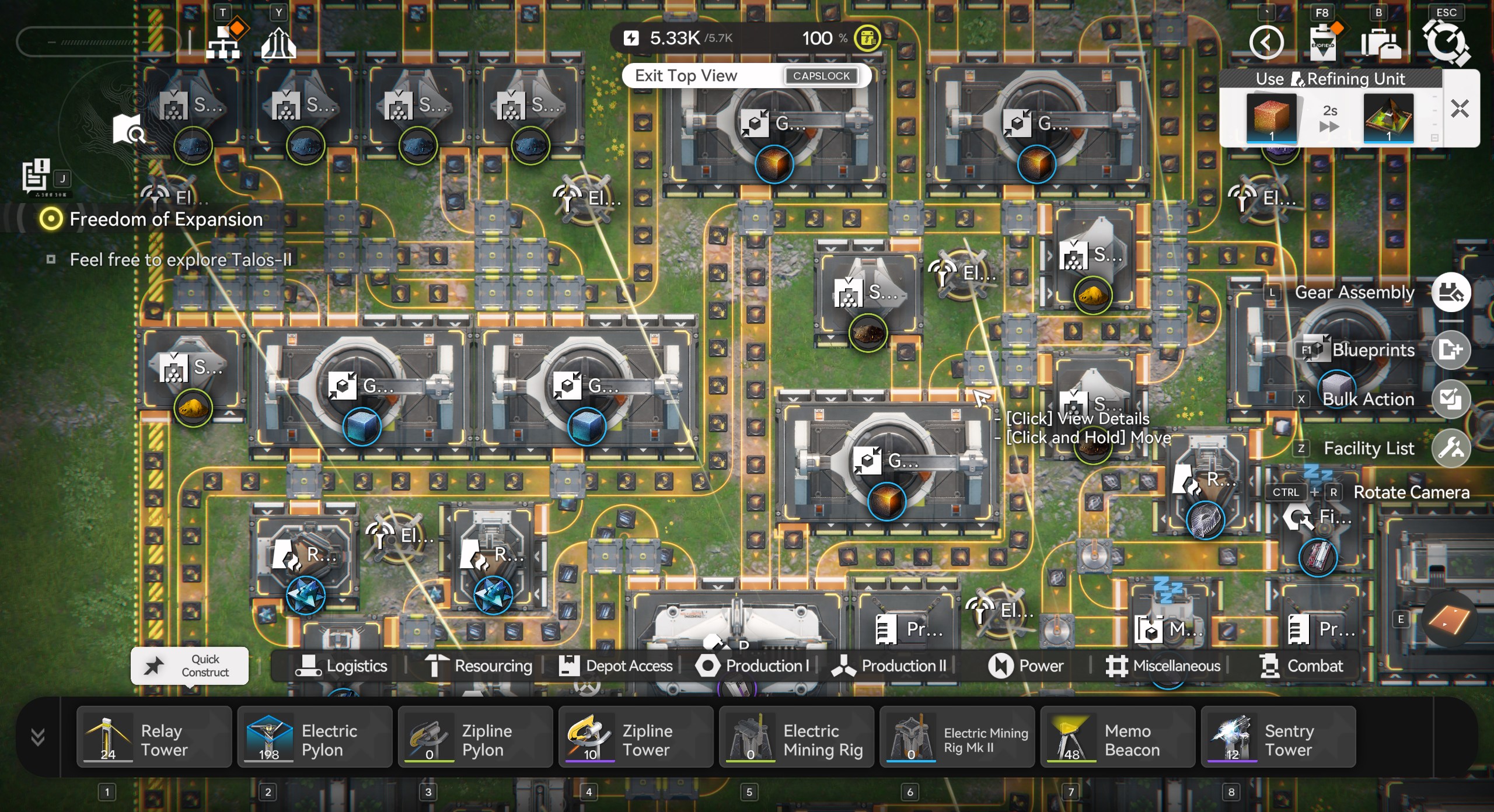Pick the Electric Pylon build slot
The width and height of the screenshot is (1494, 812).
pyautogui.click(x=315, y=736)
